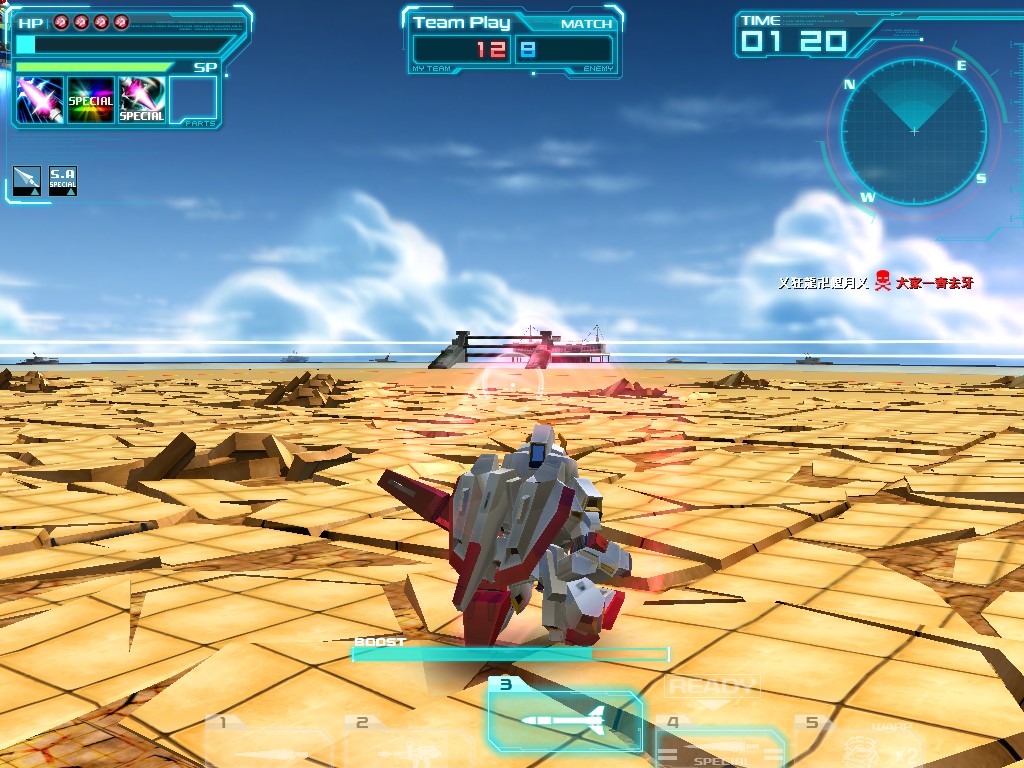Activate the pink beam skill icon
This screenshot has width=1024, height=768.
coord(40,100)
